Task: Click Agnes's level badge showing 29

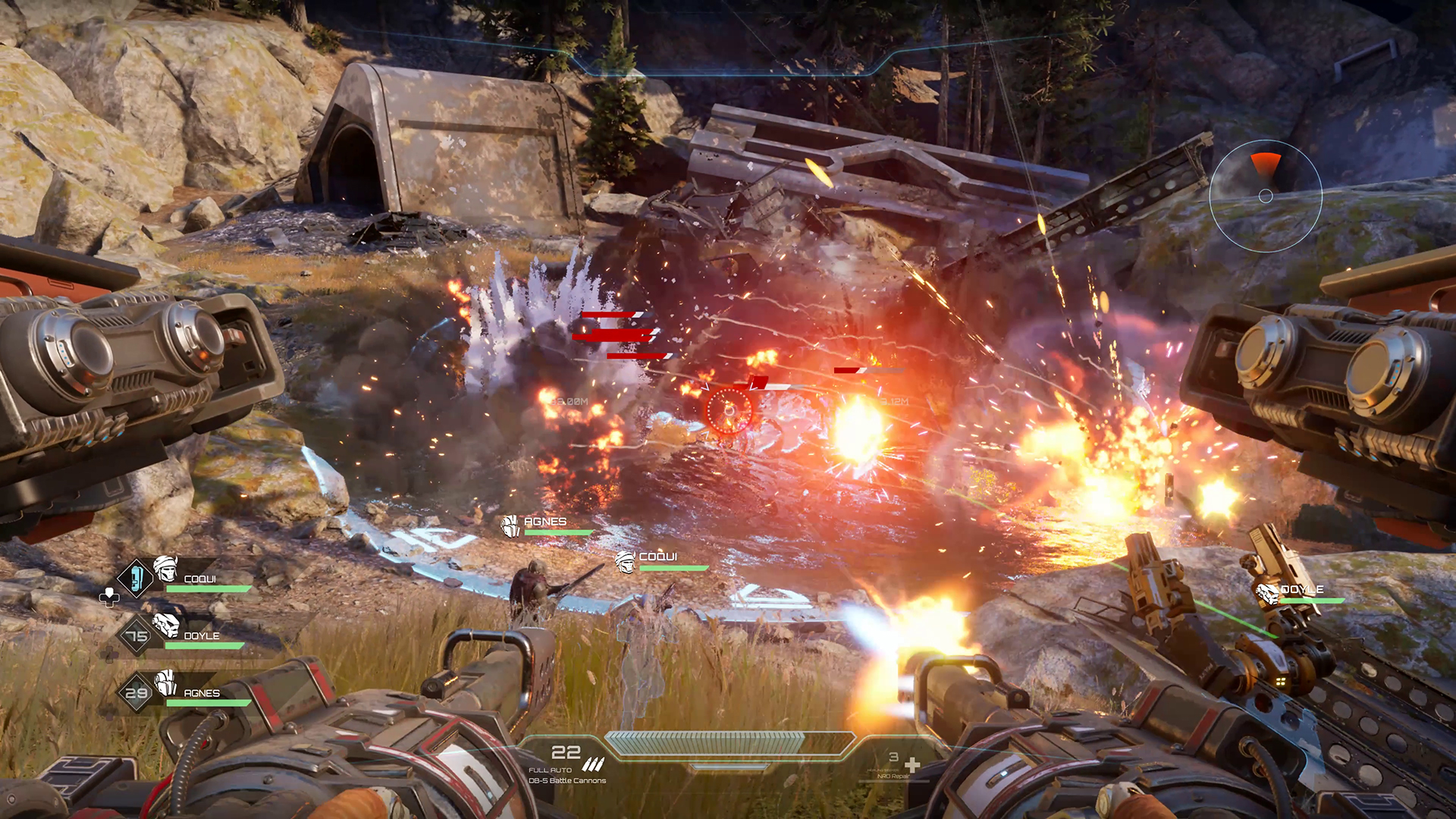Action: pos(136,691)
